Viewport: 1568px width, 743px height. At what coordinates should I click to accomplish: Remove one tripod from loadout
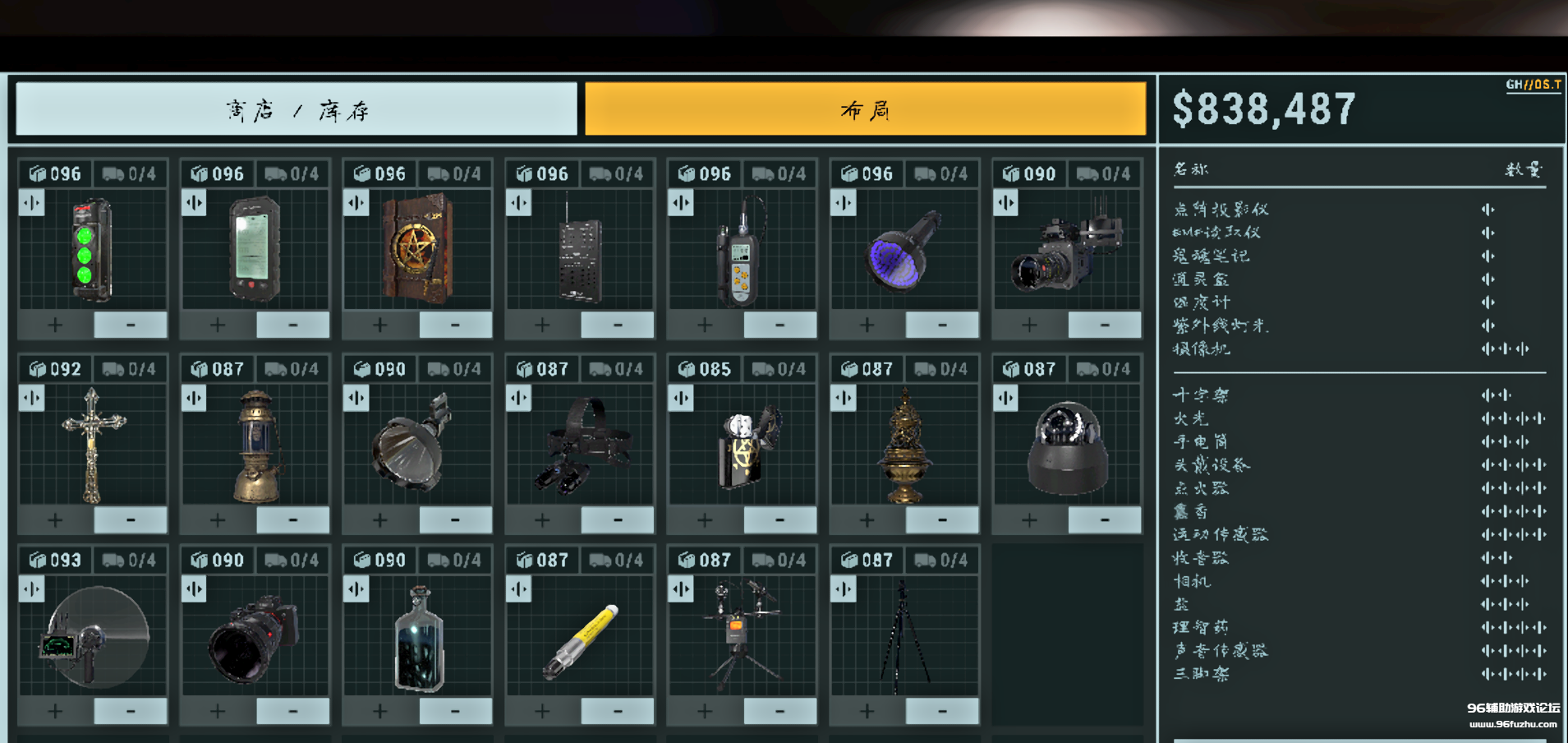[942, 711]
